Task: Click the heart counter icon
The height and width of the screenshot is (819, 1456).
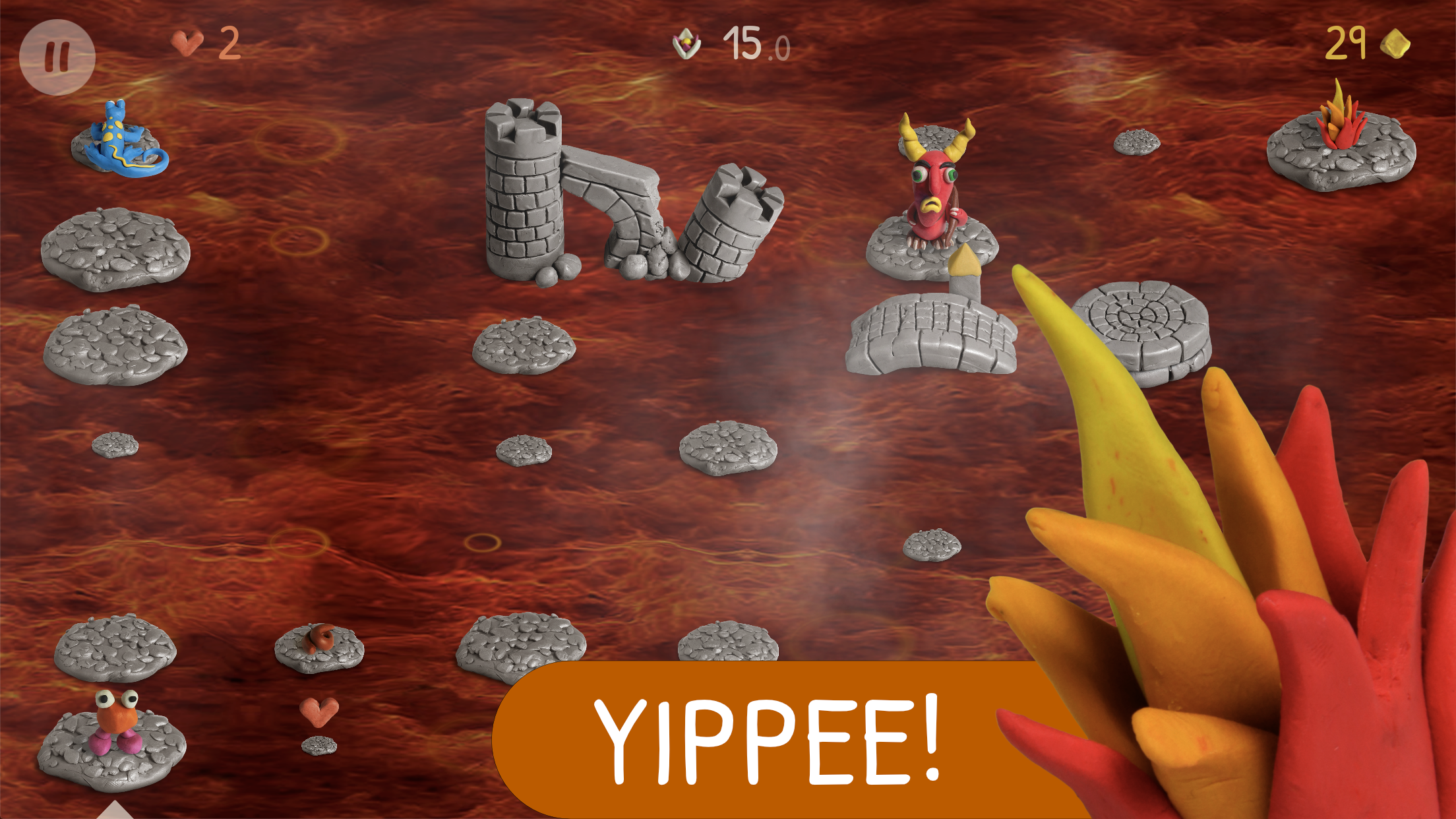Action: click(185, 44)
